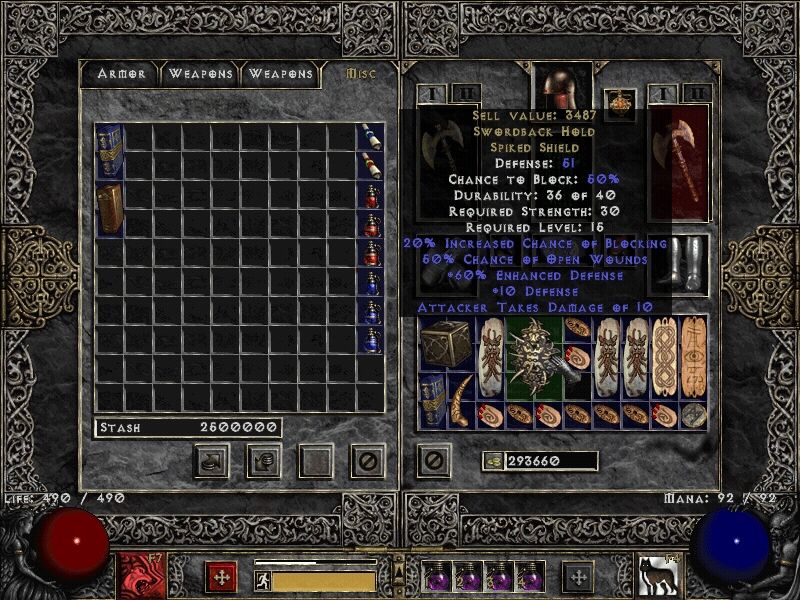Select the Misc tab
The image size is (800, 600).
[x=359, y=73]
